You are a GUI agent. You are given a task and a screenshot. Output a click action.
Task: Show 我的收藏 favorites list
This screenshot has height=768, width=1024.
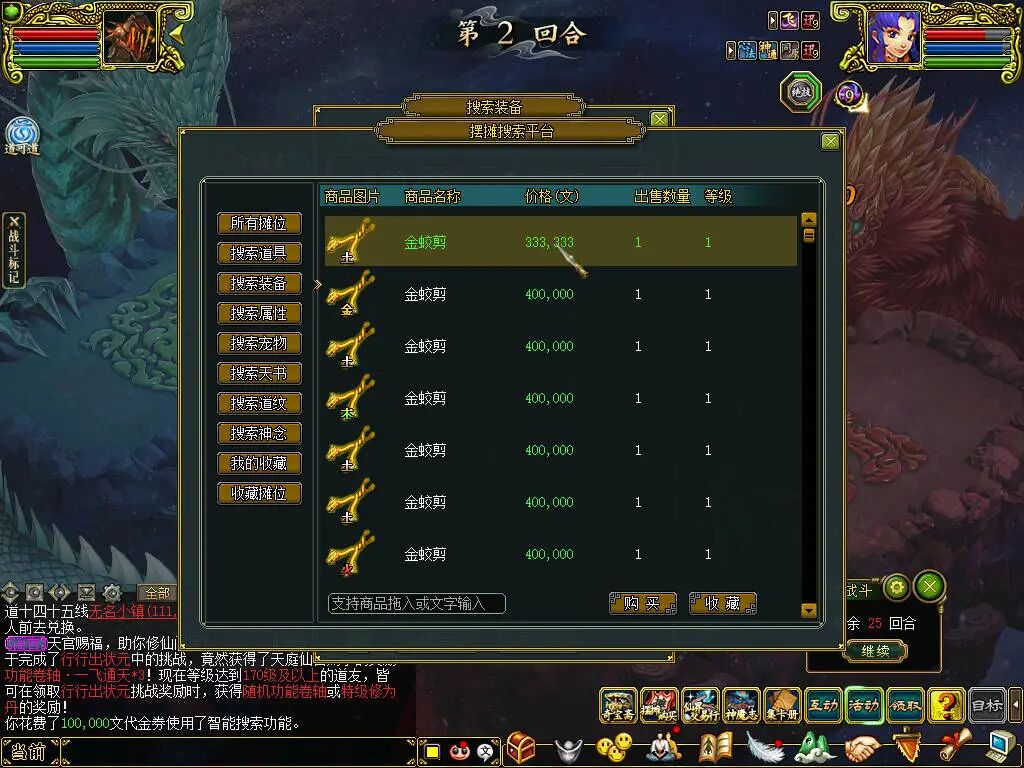coord(259,463)
